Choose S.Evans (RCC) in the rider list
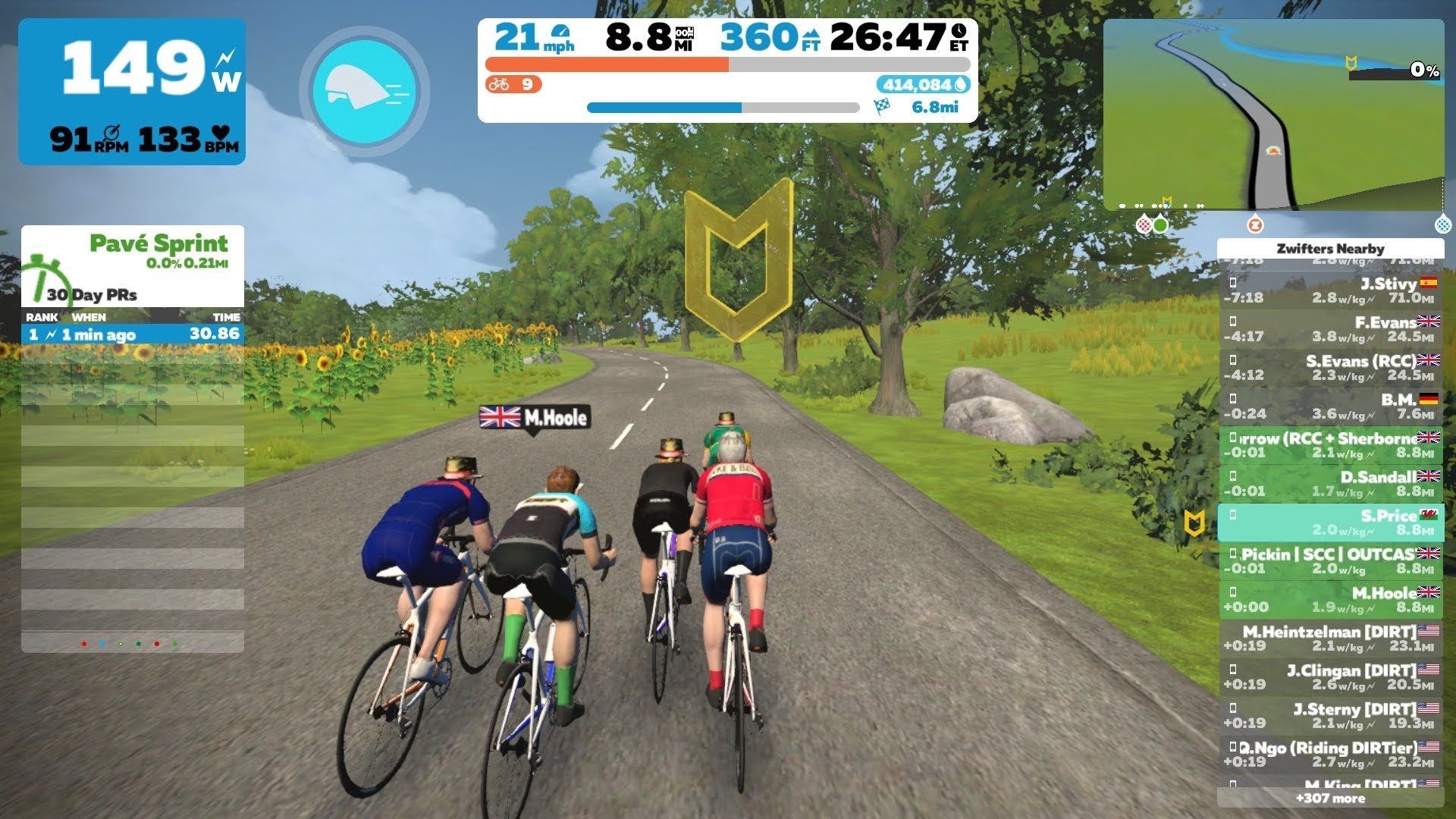1456x819 pixels. coord(1330,368)
